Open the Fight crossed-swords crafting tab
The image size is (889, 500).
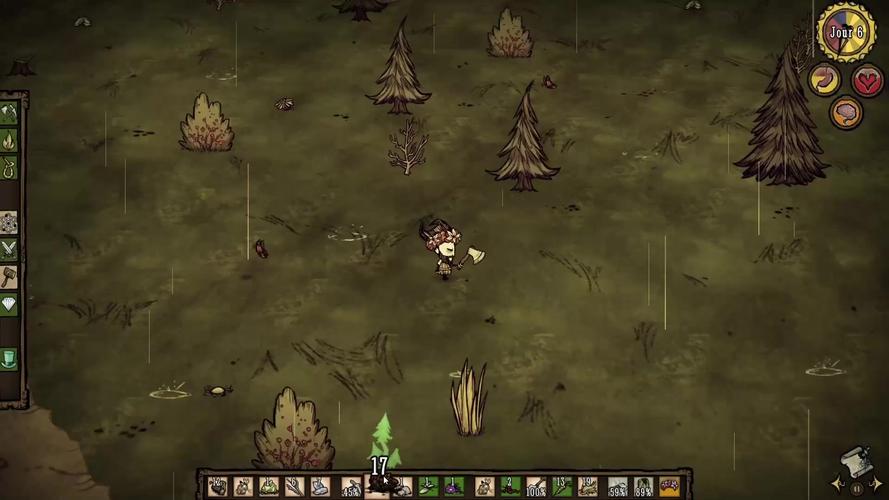point(9,250)
